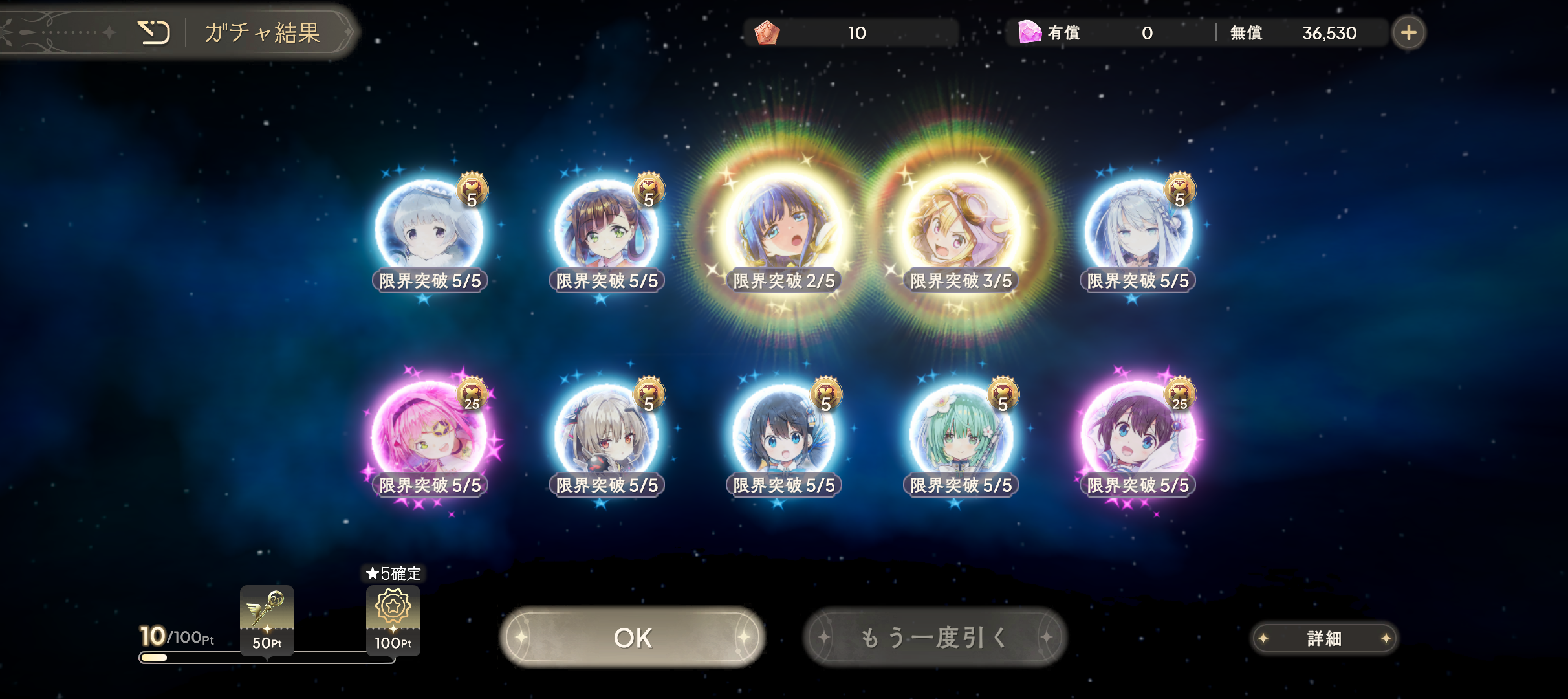Image resolution: width=1568 pixels, height=699 pixels.
Task: Select the silver-haired girl in fur hood
Action: 429,230
